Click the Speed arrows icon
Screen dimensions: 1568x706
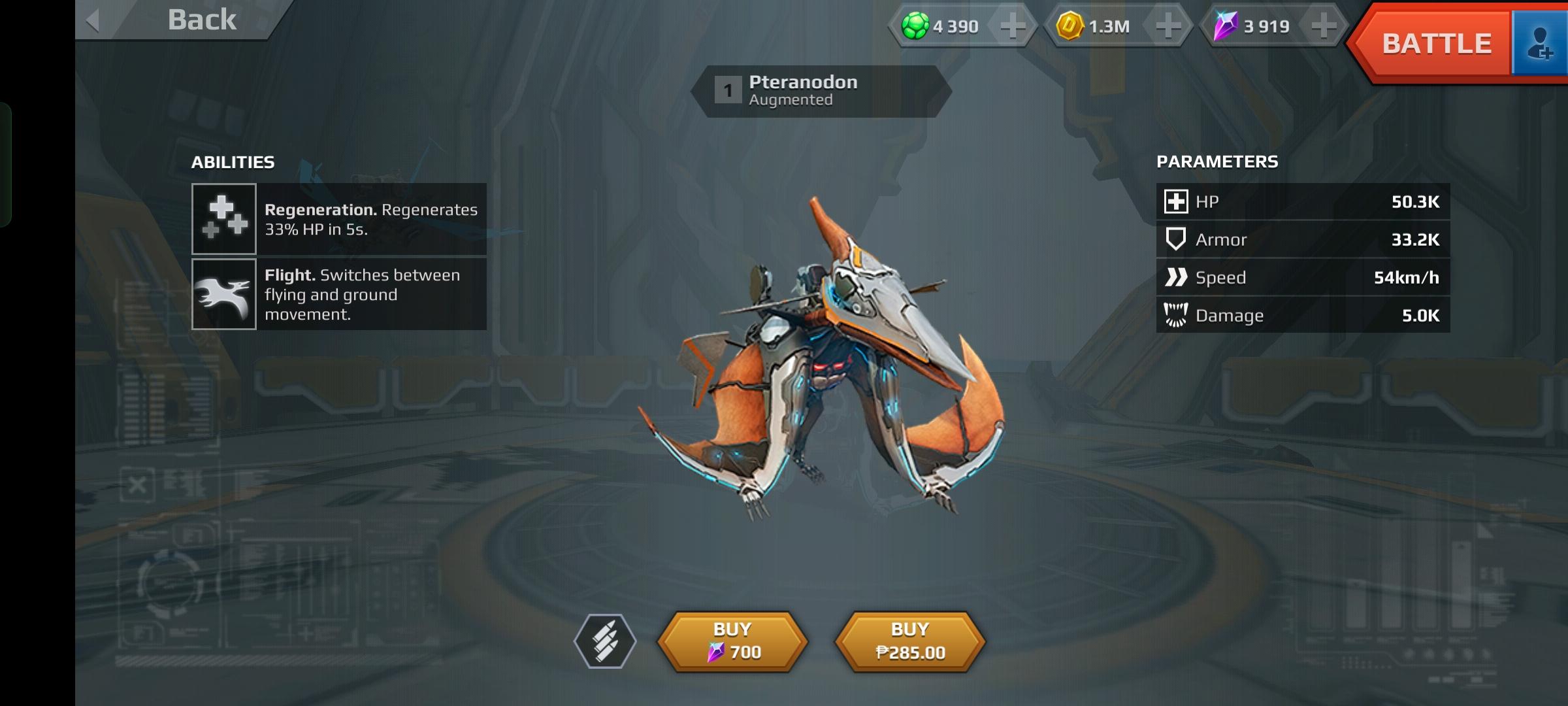[1175, 277]
